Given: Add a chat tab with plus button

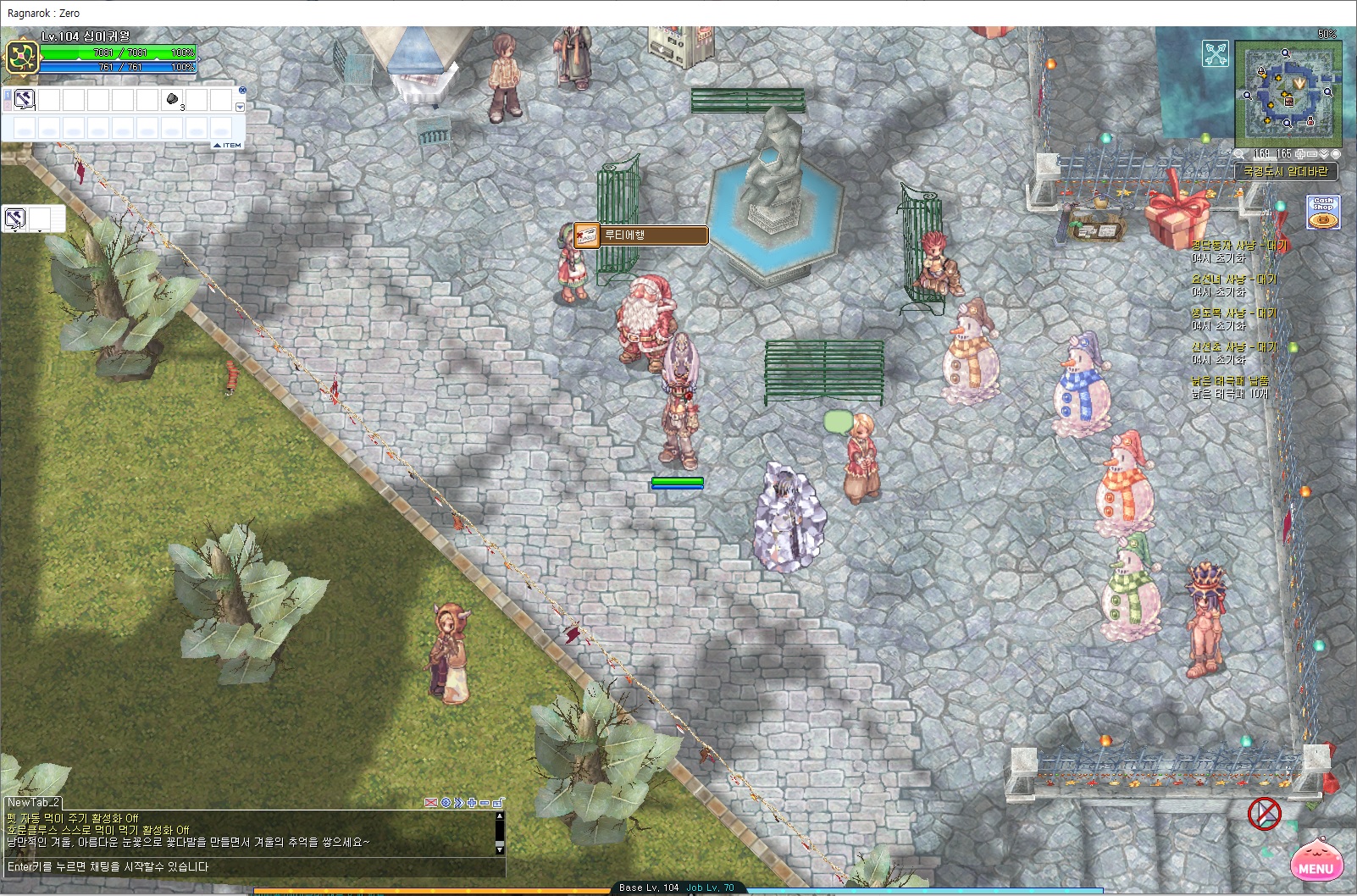Looking at the screenshot, I should tap(472, 802).
